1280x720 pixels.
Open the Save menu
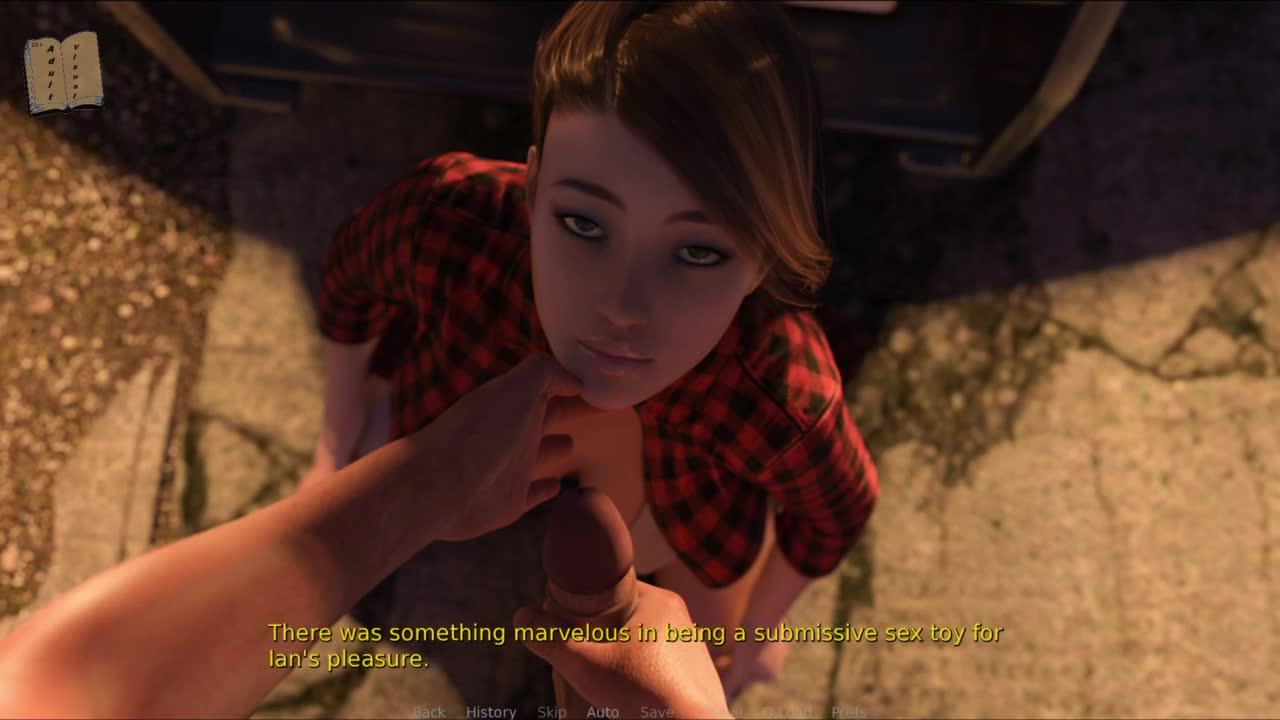coord(657,712)
